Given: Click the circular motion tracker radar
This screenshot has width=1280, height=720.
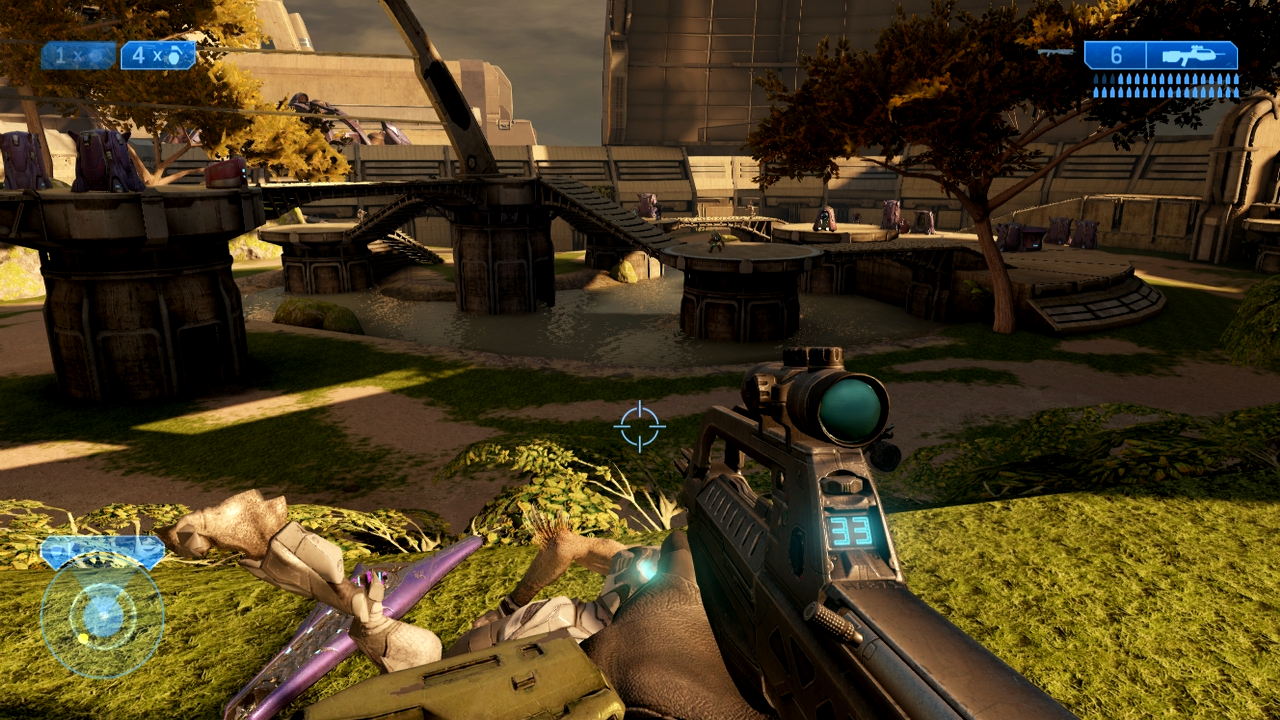Looking at the screenshot, I should (x=102, y=616).
